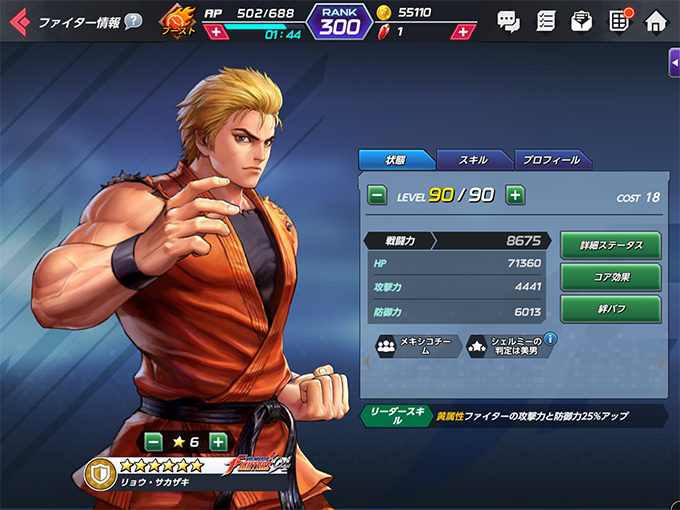
Task: Open 詳細ステータス detailed stats
Action: pyautogui.click(x=610, y=245)
